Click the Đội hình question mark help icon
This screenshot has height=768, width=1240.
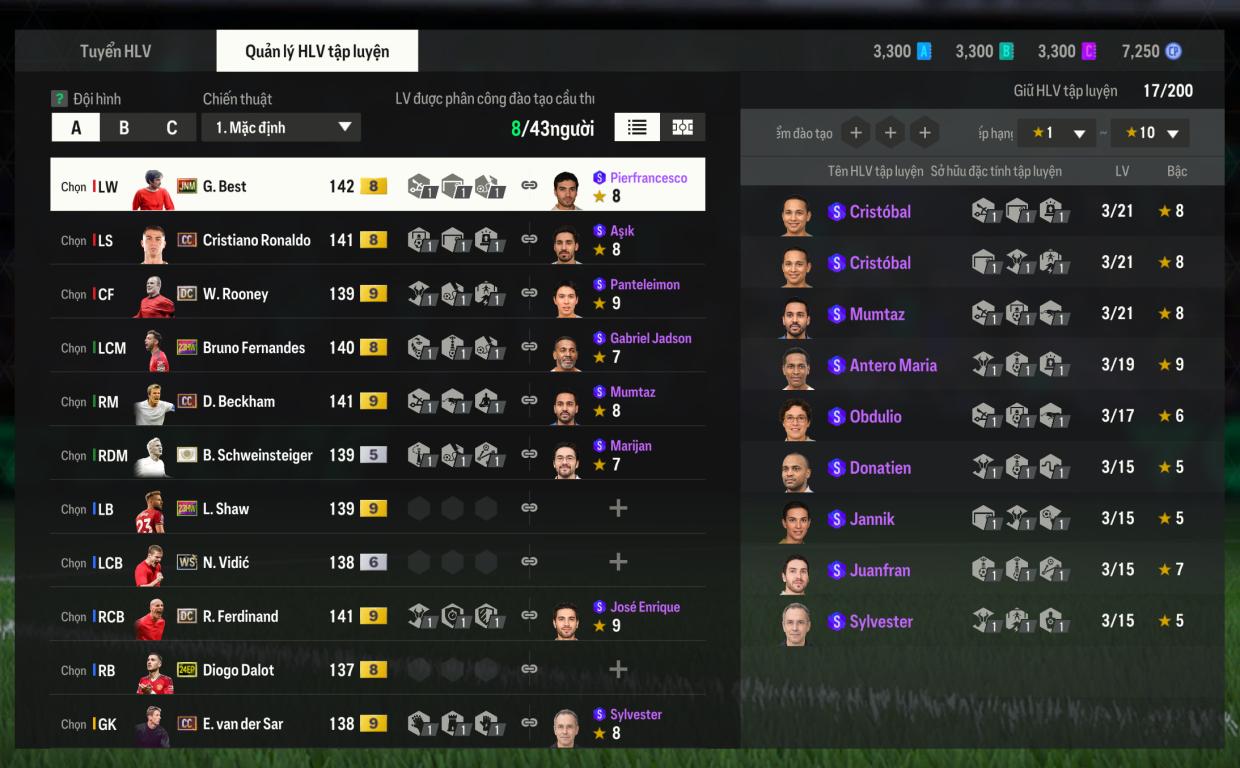[x=59, y=99]
